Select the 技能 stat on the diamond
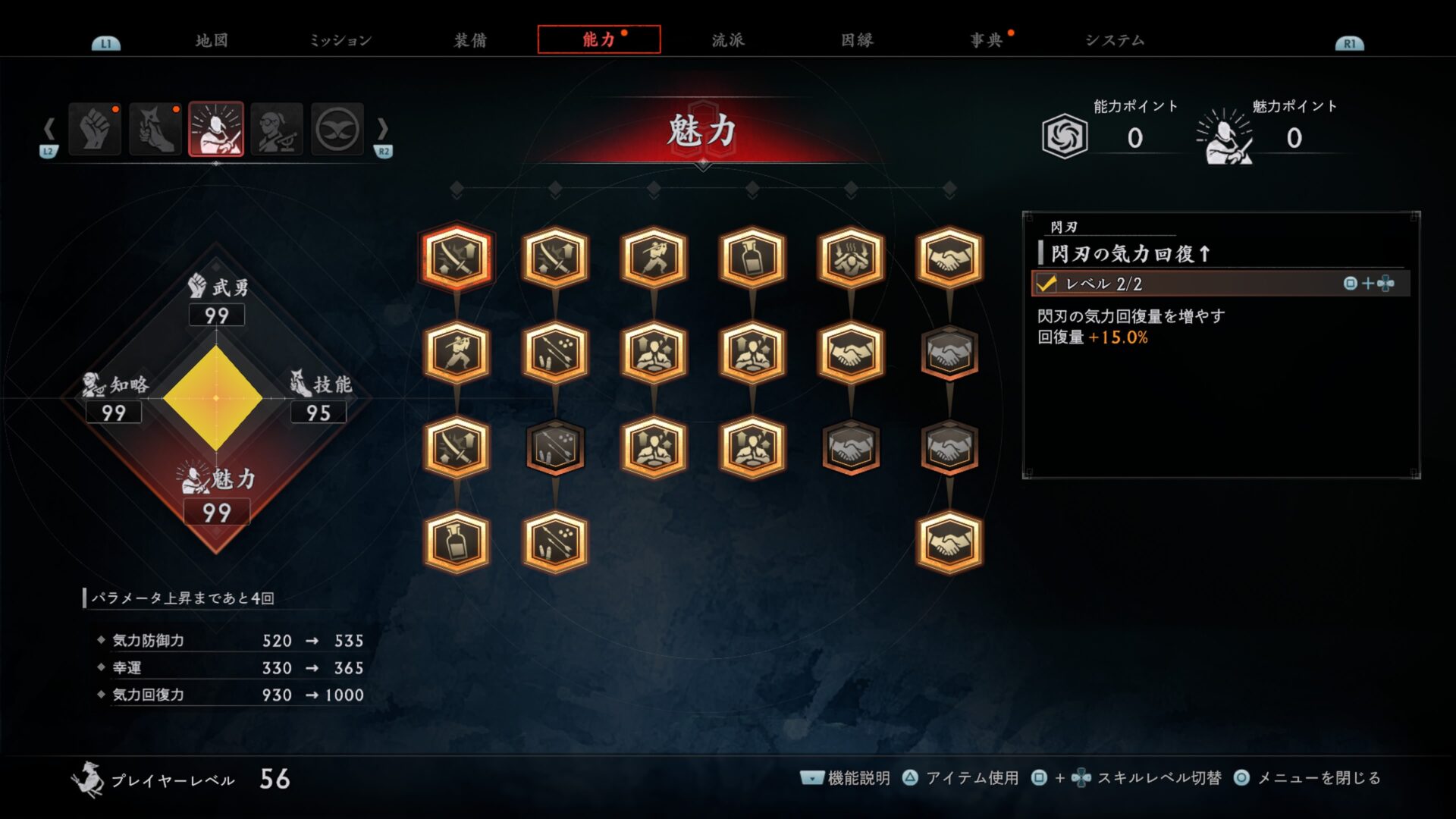Viewport: 1456px width, 819px height. click(319, 398)
